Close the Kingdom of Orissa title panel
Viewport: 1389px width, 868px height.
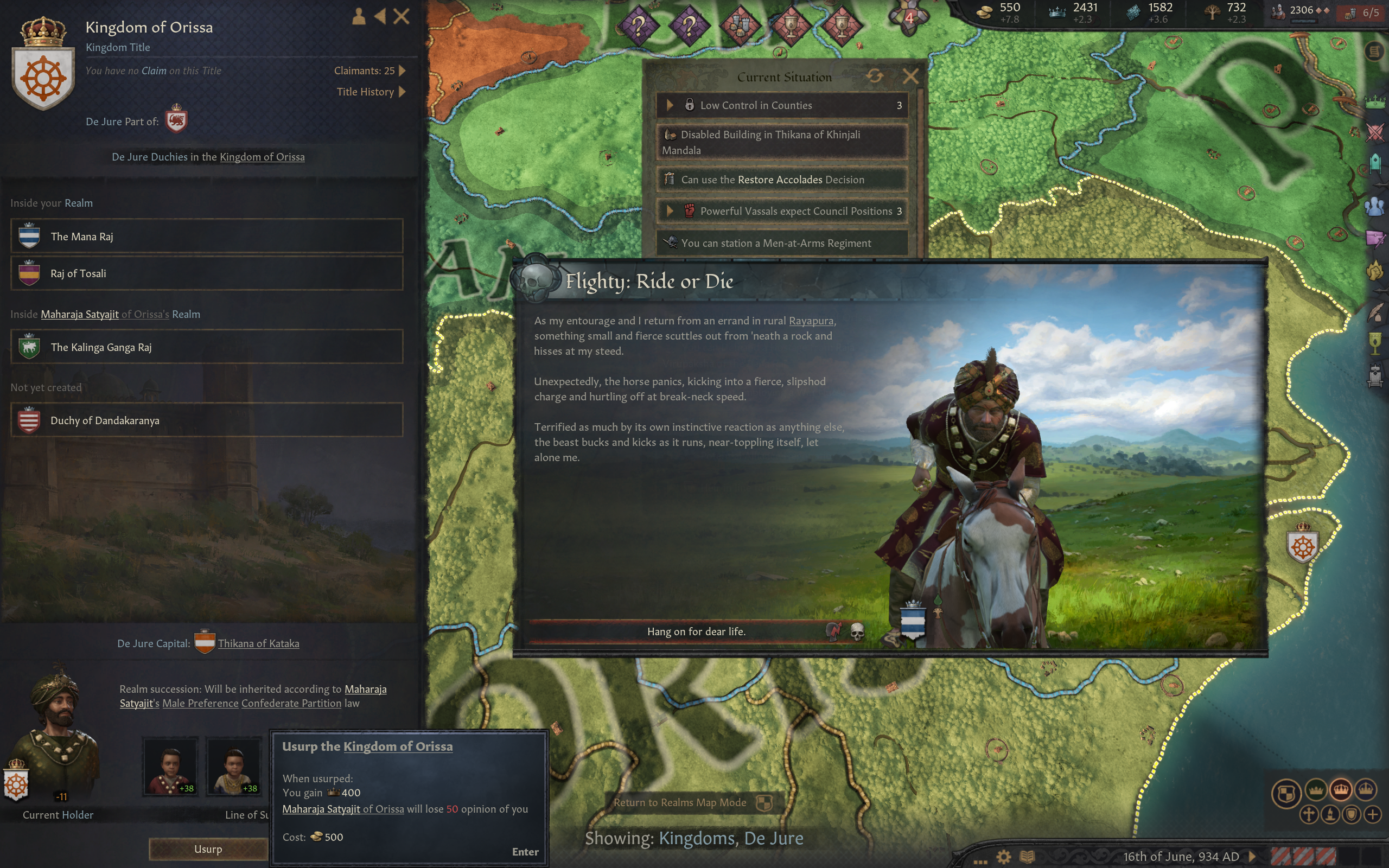point(401,16)
